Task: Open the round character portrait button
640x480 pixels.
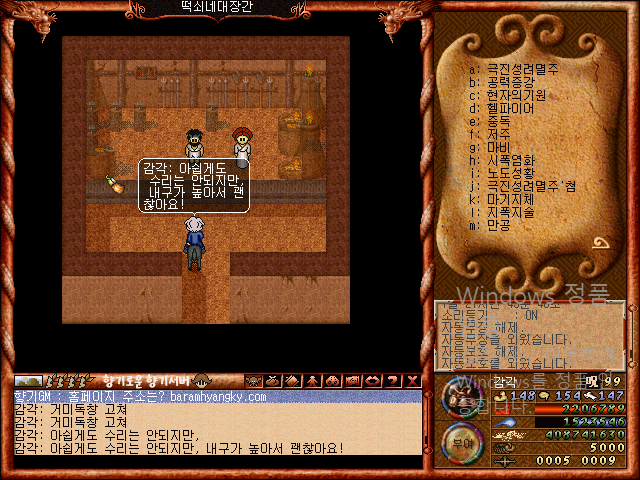Action: coord(462,396)
